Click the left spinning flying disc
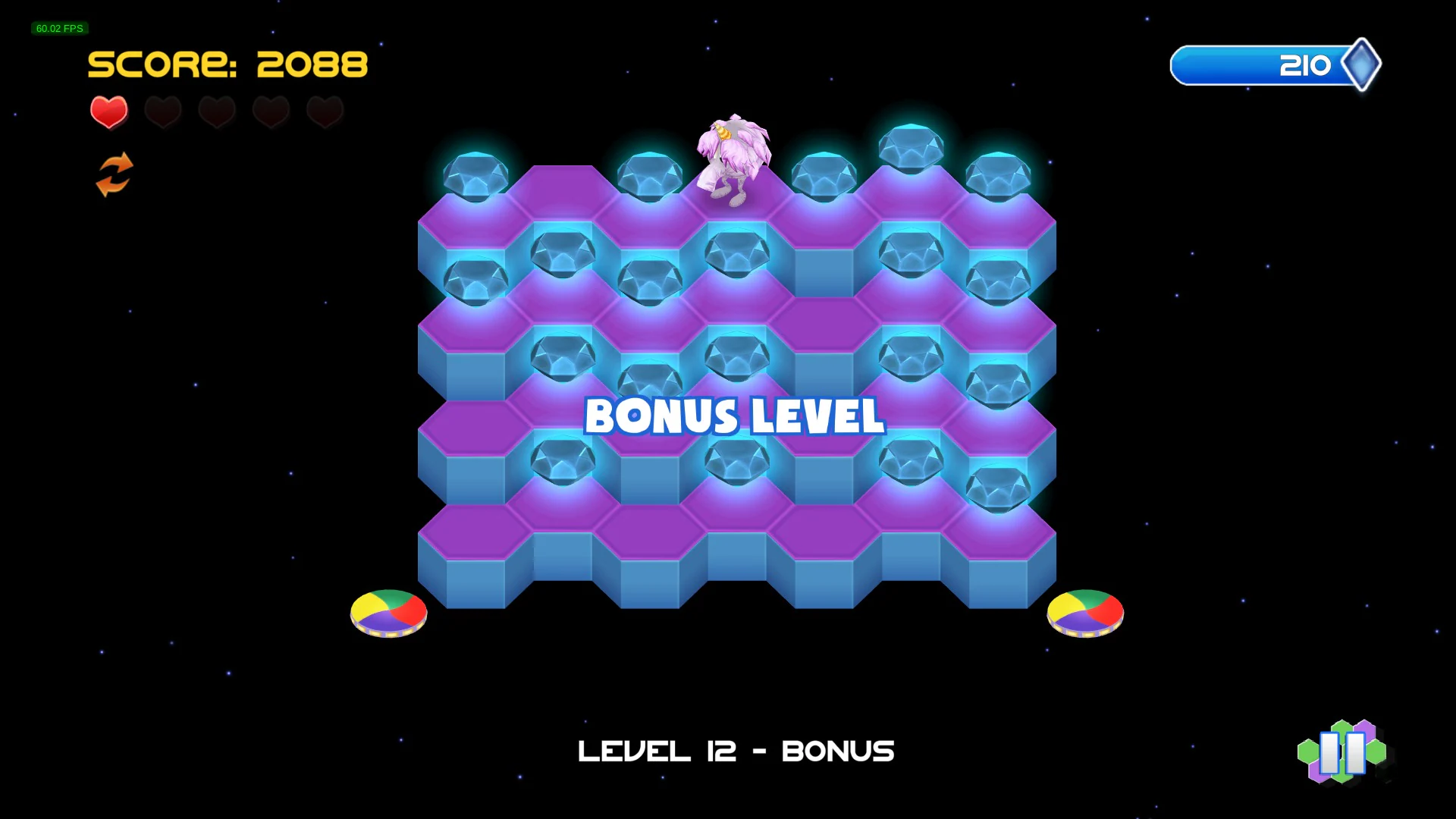This screenshot has width=1456, height=819. pos(388,613)
